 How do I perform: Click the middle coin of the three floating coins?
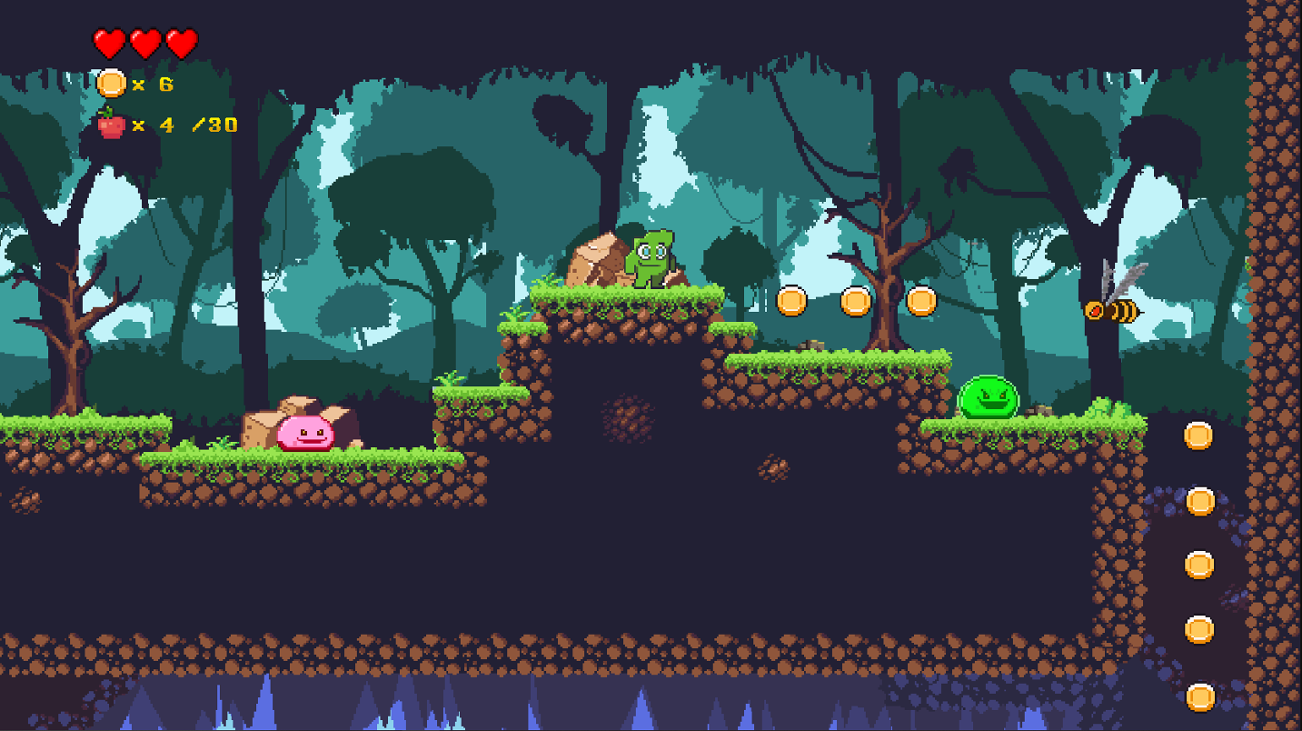click(x=856, y=299)
